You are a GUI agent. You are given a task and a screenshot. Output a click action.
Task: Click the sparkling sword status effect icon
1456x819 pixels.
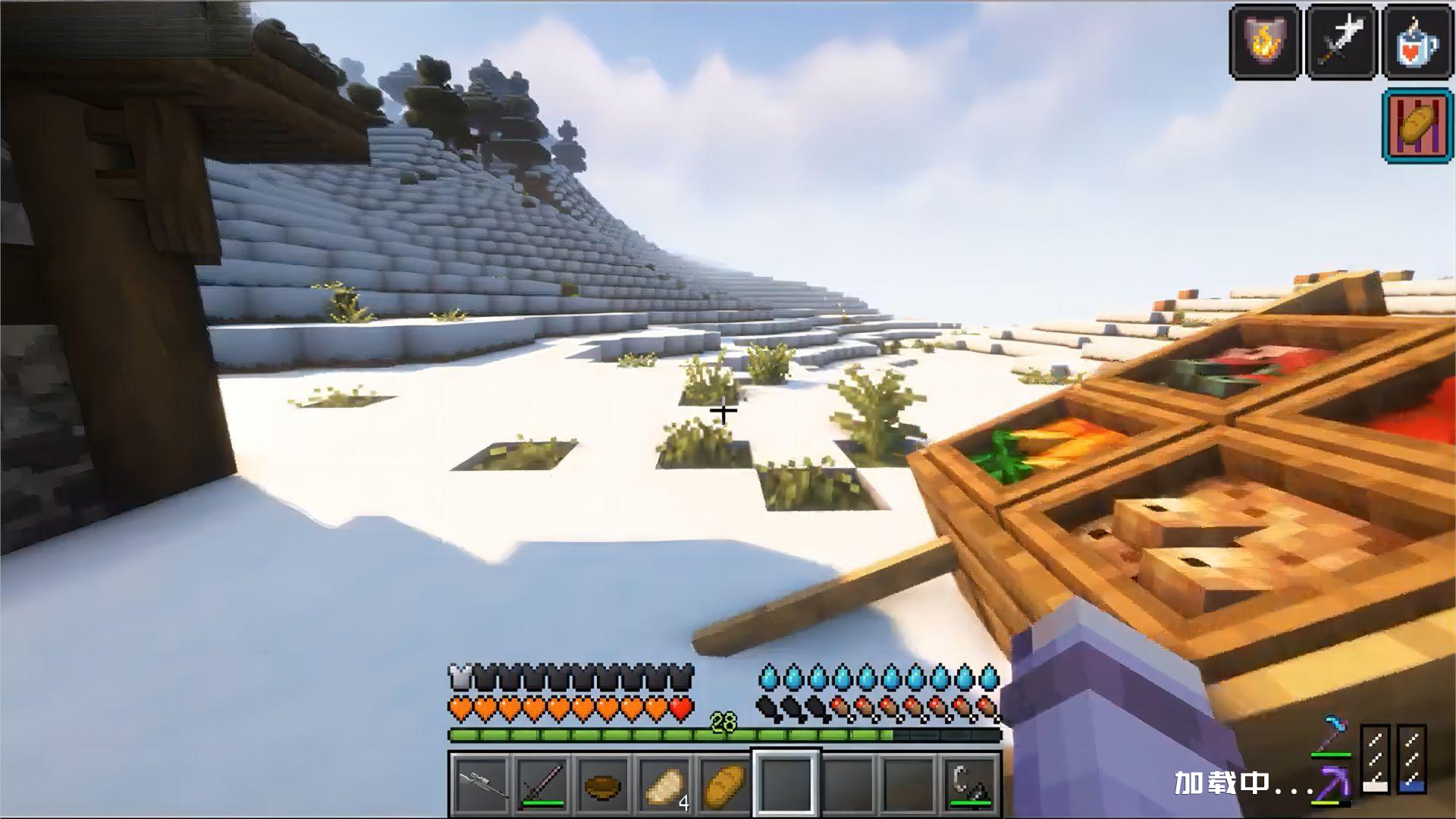click(x=1341, y=40)
